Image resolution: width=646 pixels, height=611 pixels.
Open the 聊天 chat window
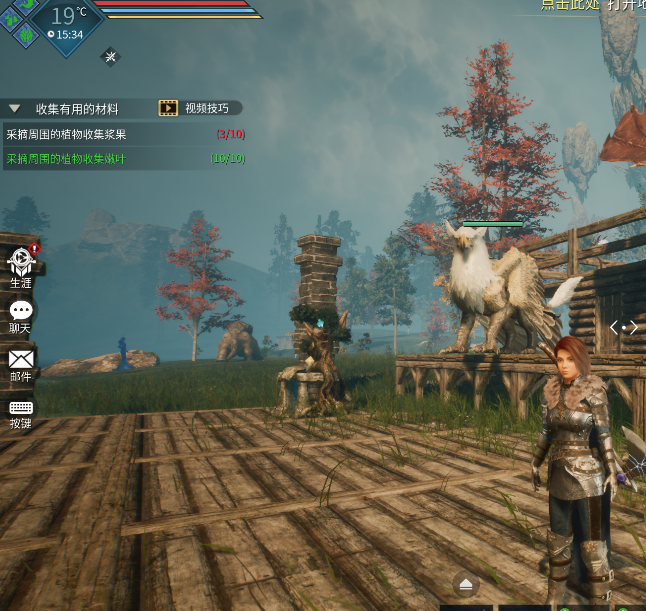(20, 315)
